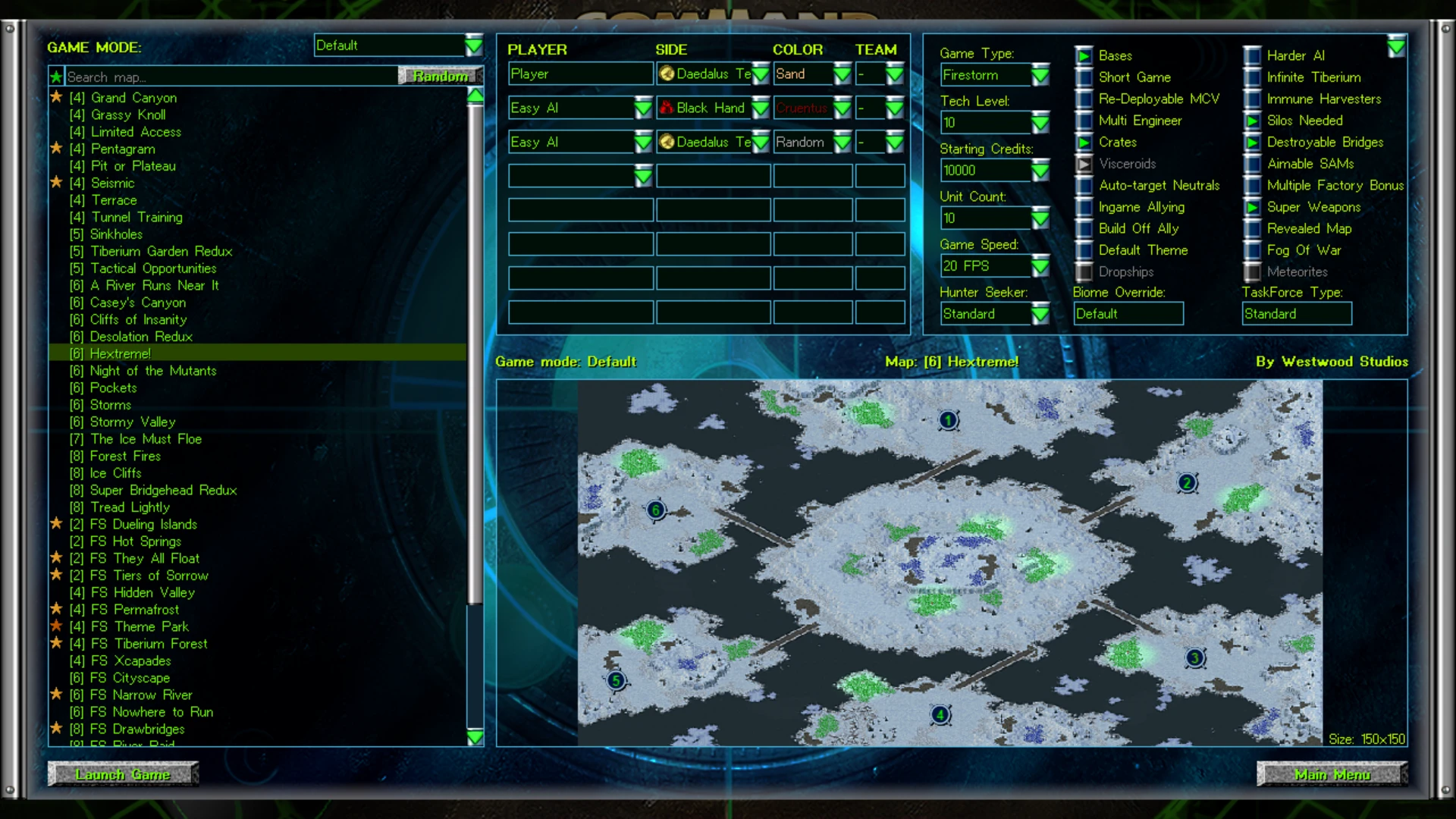Open the Hunter Seeker dropdown
This screenshot has width=1456, height=819.
click(x=1040, y=314)
